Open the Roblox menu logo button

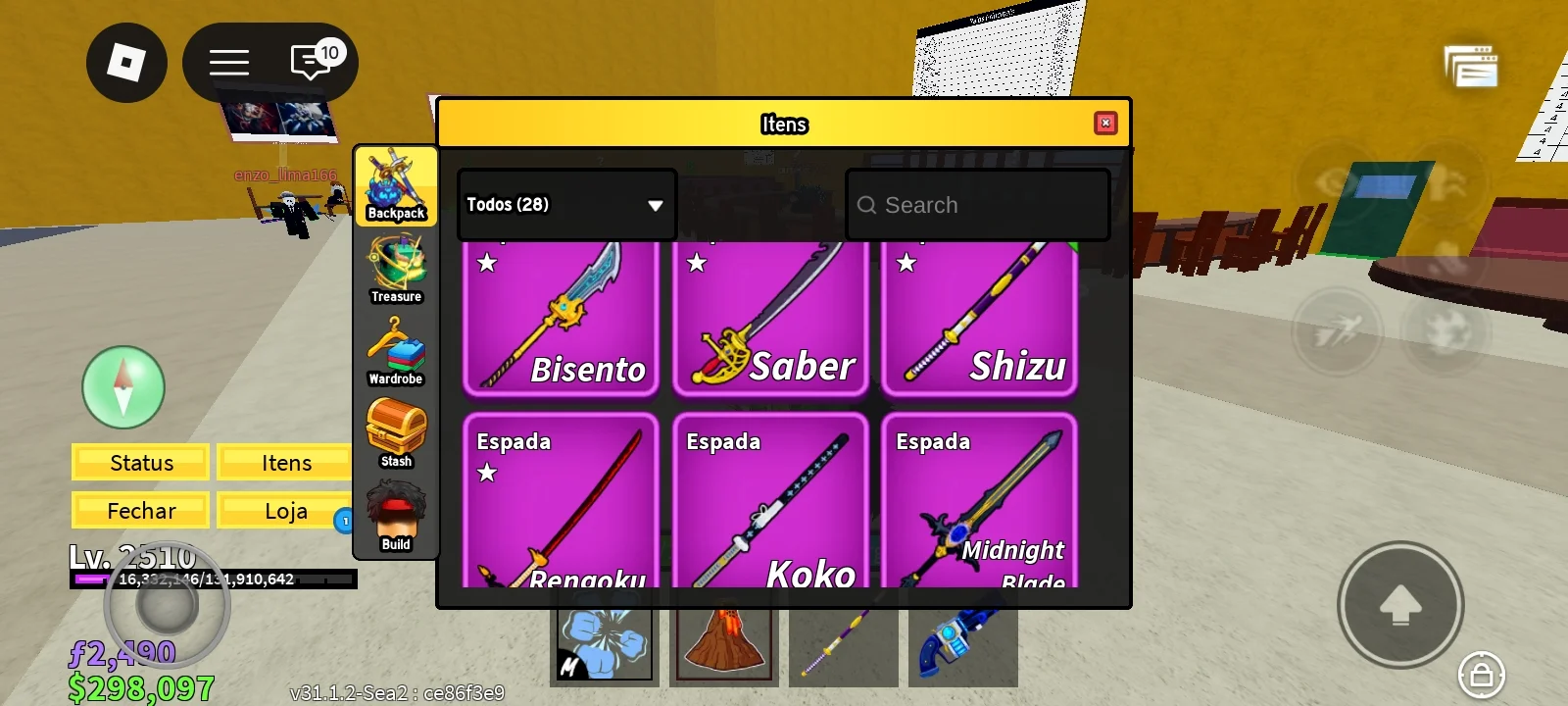pos(126,63)
